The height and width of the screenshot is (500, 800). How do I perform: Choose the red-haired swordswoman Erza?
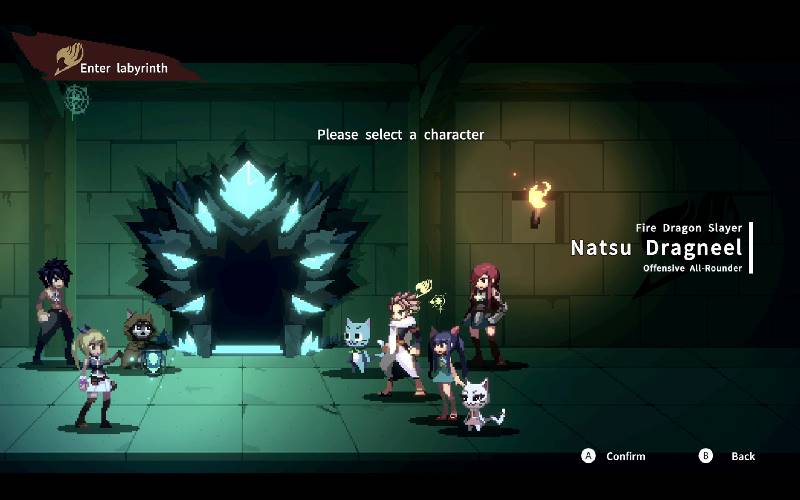483,308
